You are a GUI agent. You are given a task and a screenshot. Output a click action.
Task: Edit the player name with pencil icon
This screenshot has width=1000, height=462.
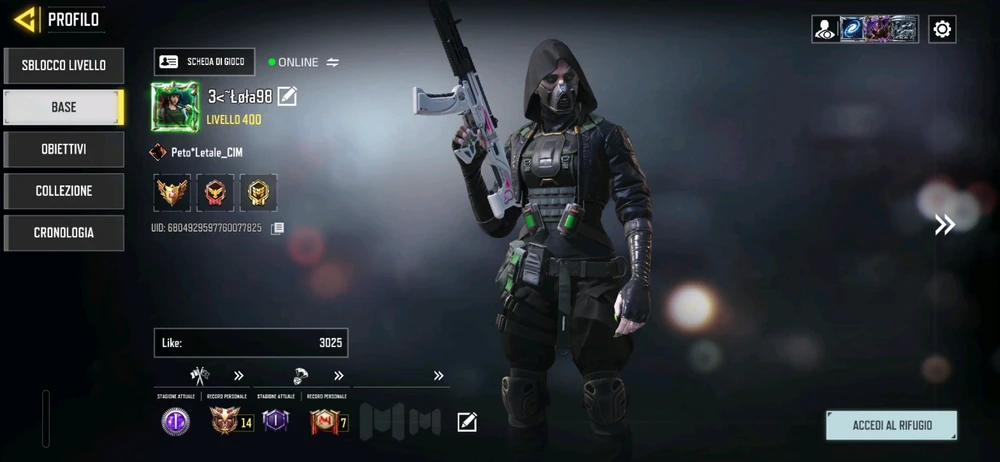coord(287,96)
